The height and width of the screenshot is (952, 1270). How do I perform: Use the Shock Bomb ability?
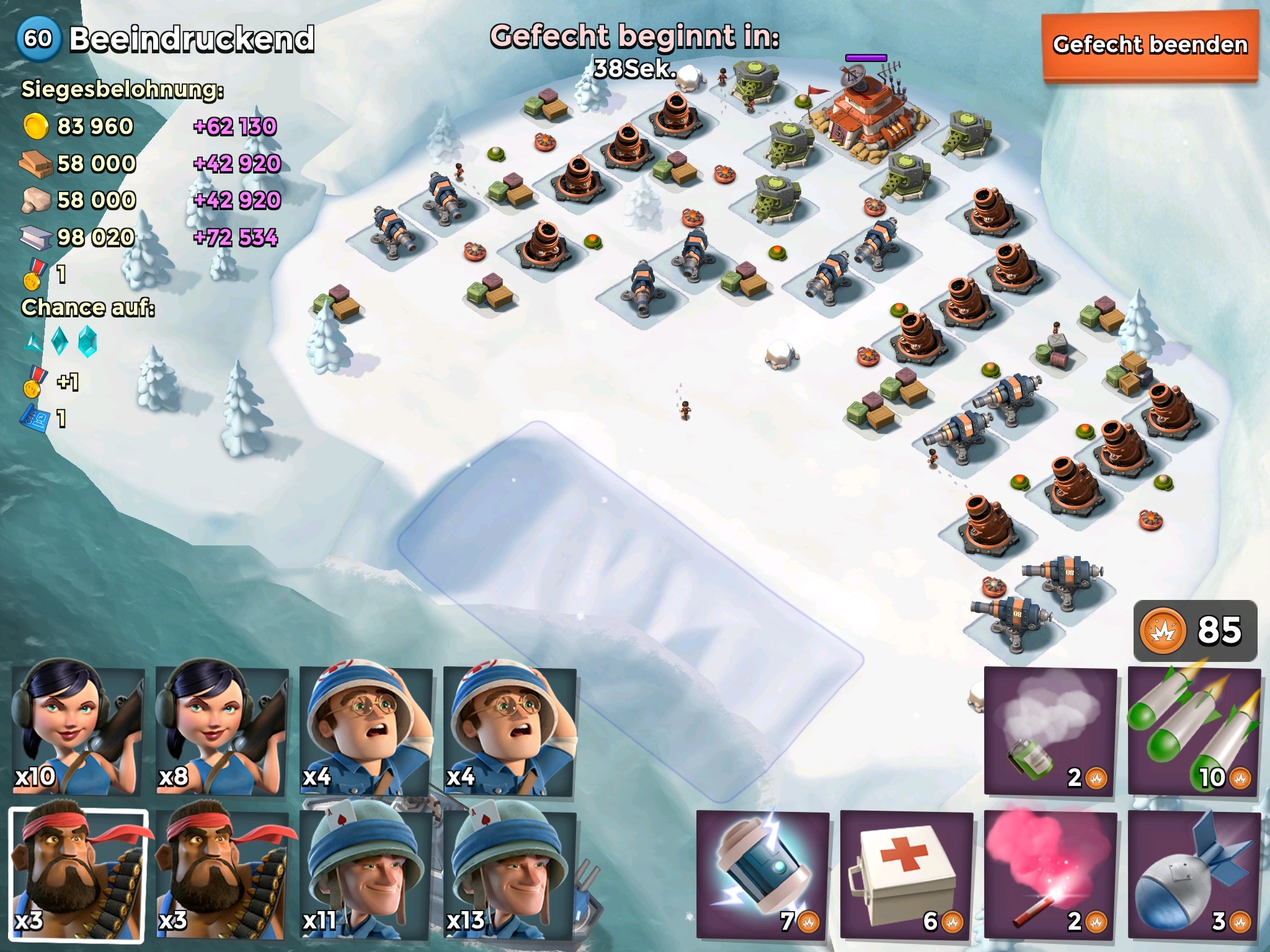[x=762, y=875]
